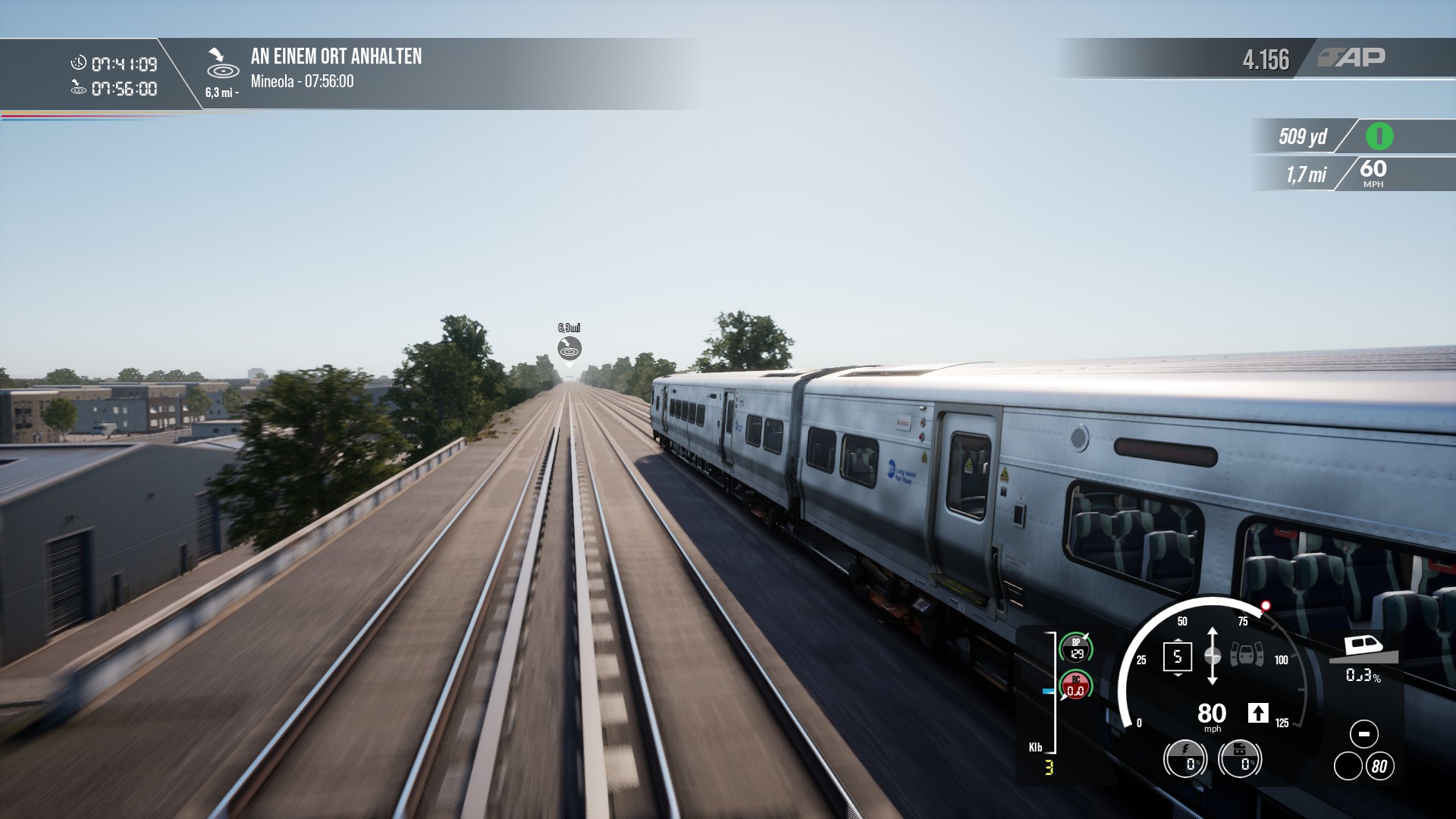Click the green signal aspect indicator
This screenshot has height=819, width=1456.
1379,136
